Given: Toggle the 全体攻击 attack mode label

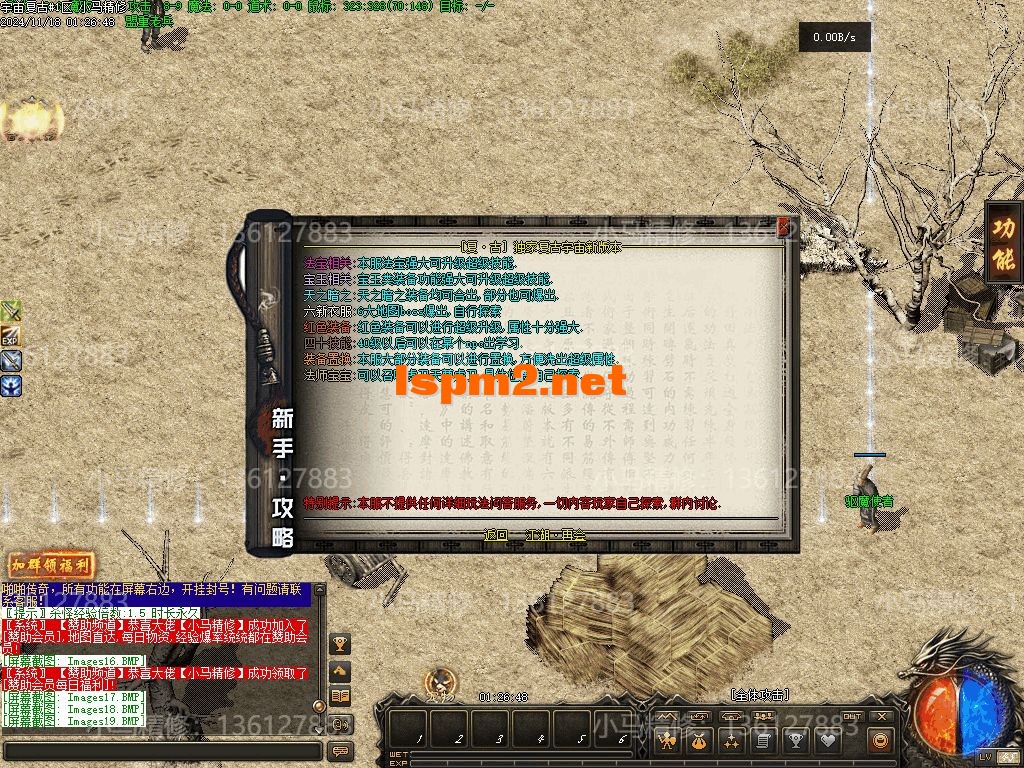Looking at the screenshot, I should pyautogui.click(x=761, y=694).
